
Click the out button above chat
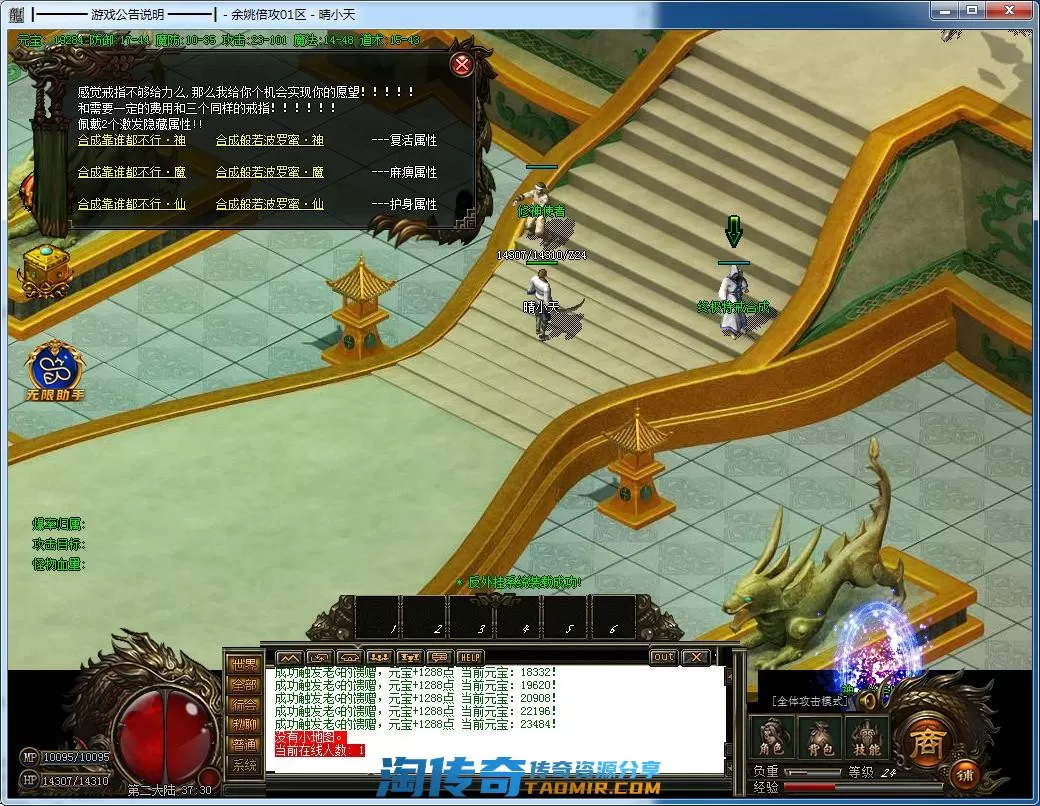(662, 657)
